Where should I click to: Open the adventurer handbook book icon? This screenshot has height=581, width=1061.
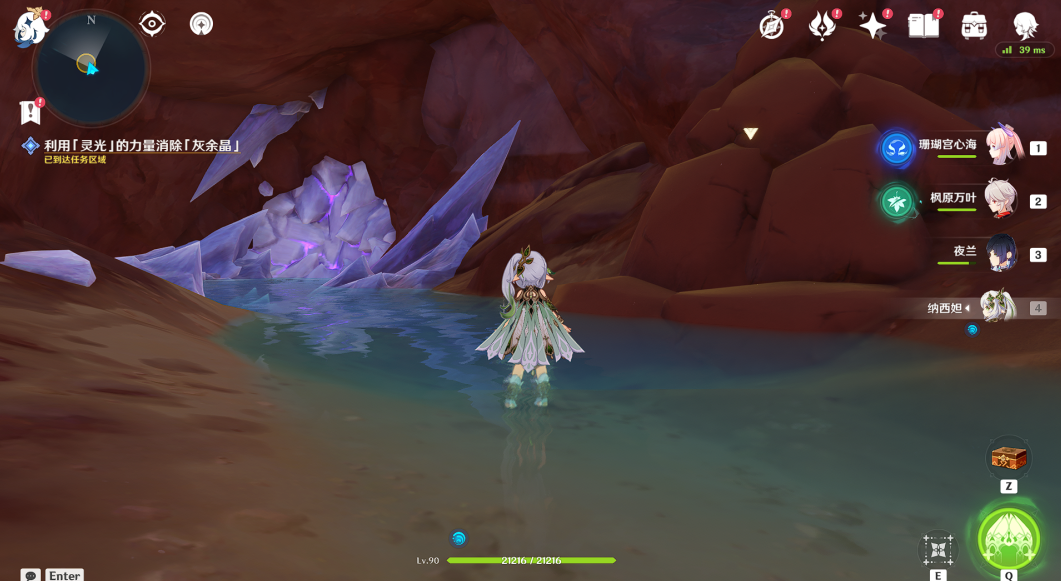point(923,26)
